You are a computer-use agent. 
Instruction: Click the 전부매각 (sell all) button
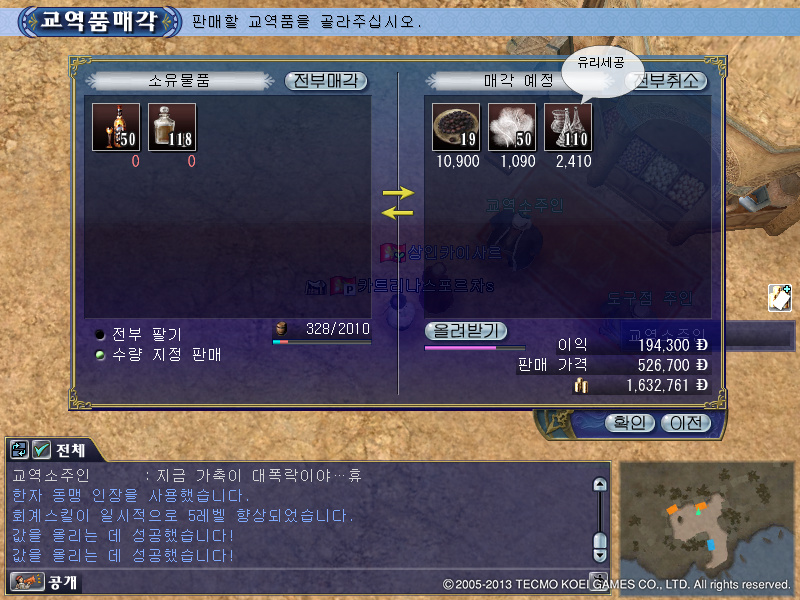click(326, 81)
